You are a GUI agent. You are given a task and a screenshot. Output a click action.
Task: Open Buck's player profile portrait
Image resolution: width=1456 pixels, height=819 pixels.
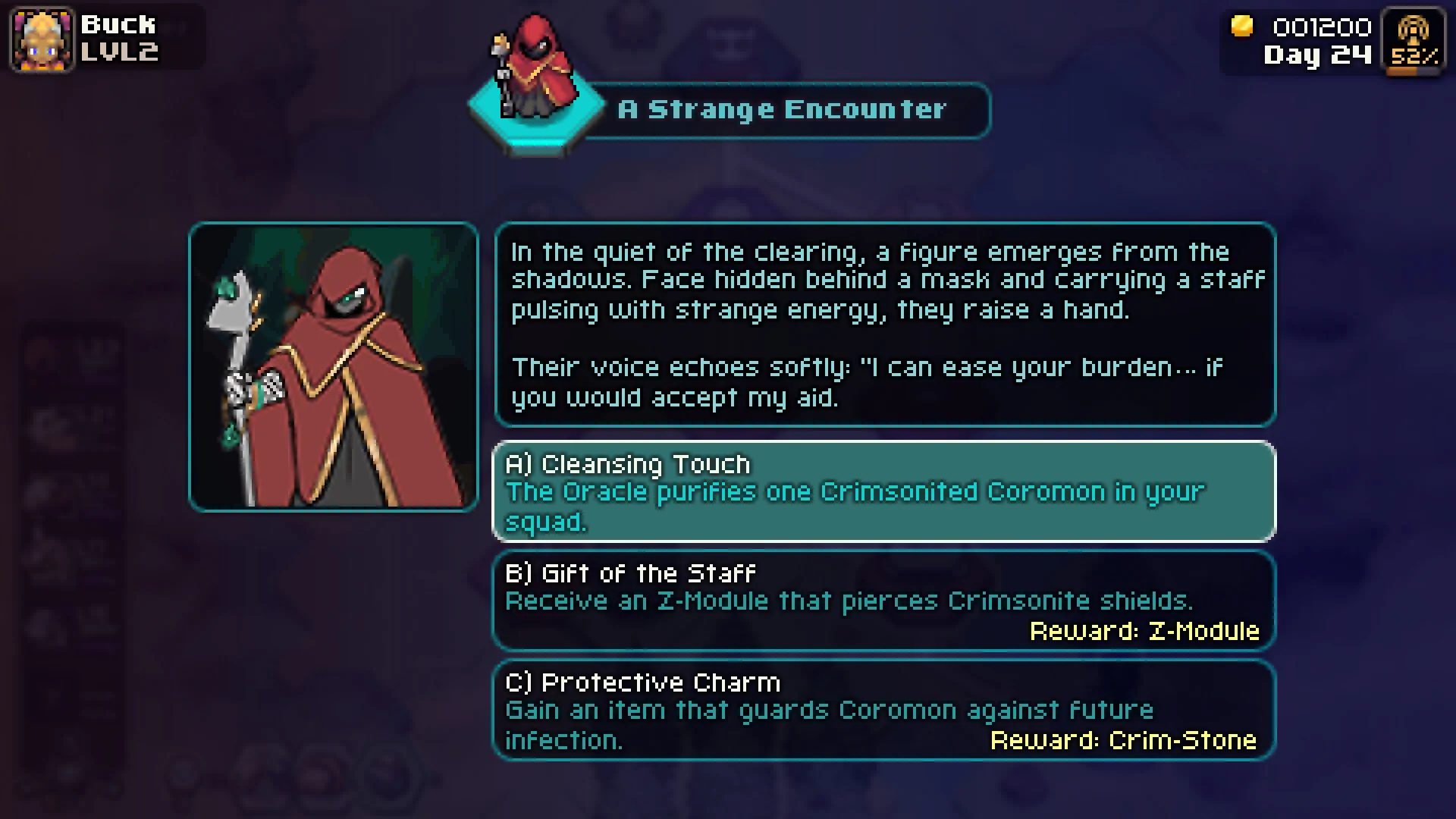tap(42, 39)
